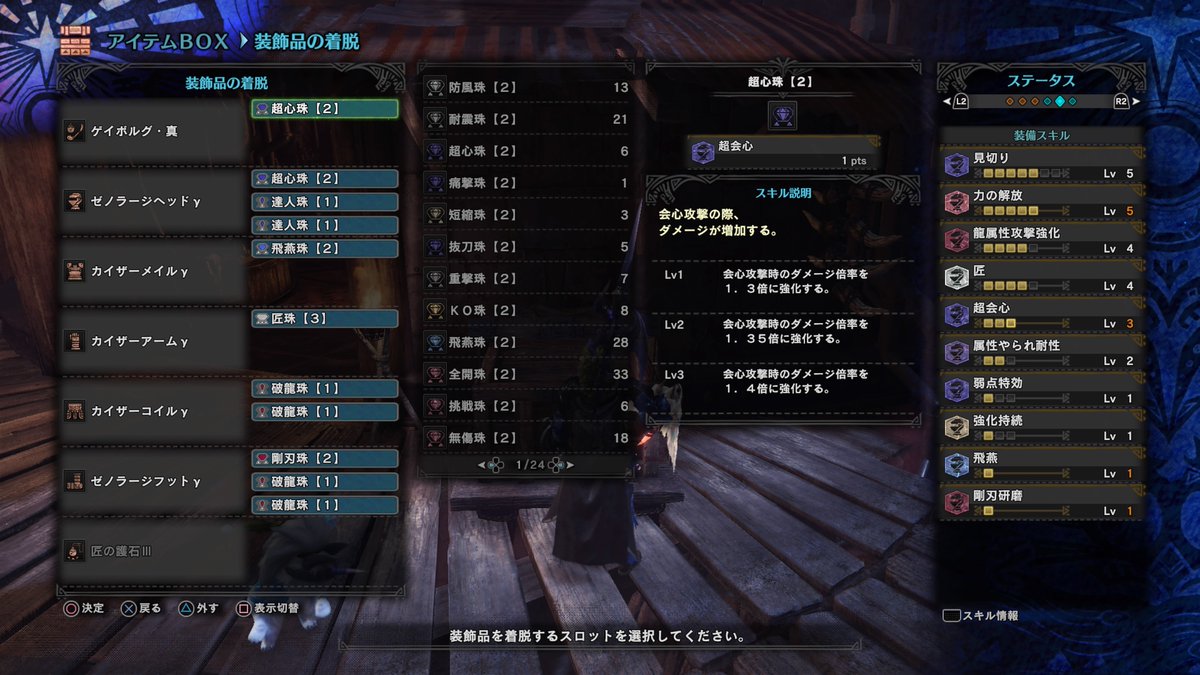The width and height of the screenshot is (1200, 675).
Task: Choose 防風珠【2】 in the decoration list
Action: click(526, 87)
